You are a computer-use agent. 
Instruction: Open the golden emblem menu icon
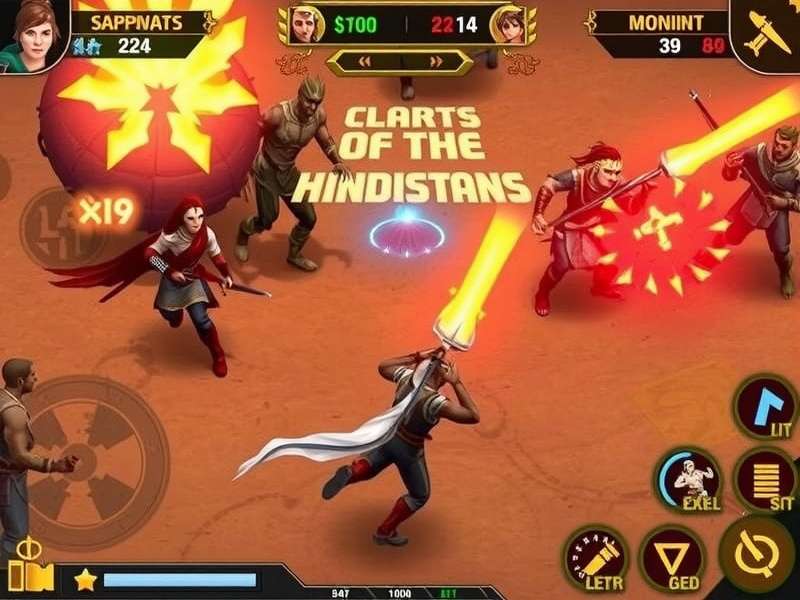point(29,567)
